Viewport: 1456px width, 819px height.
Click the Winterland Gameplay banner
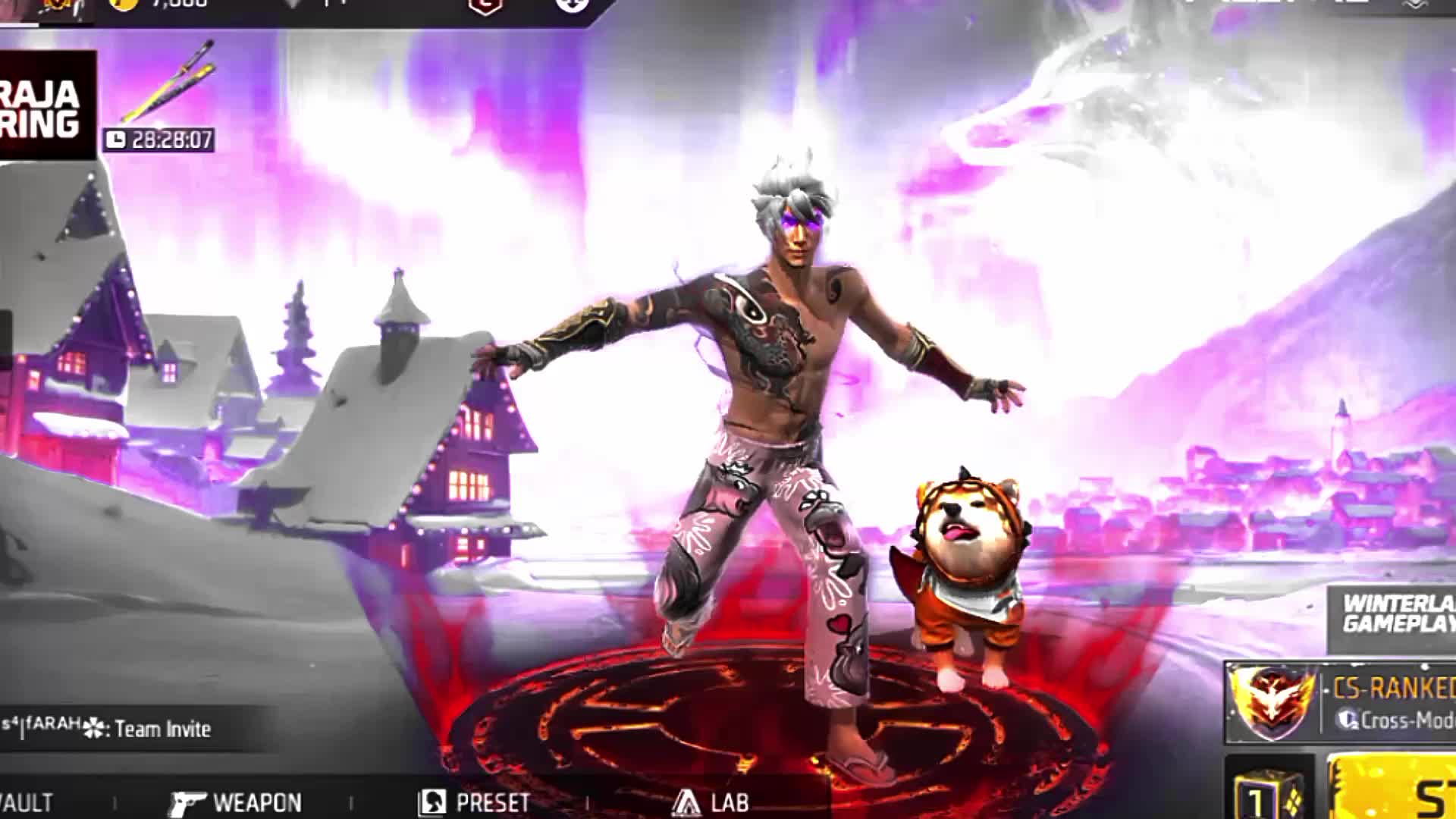pyautogui.click(x=1397, y=614)
